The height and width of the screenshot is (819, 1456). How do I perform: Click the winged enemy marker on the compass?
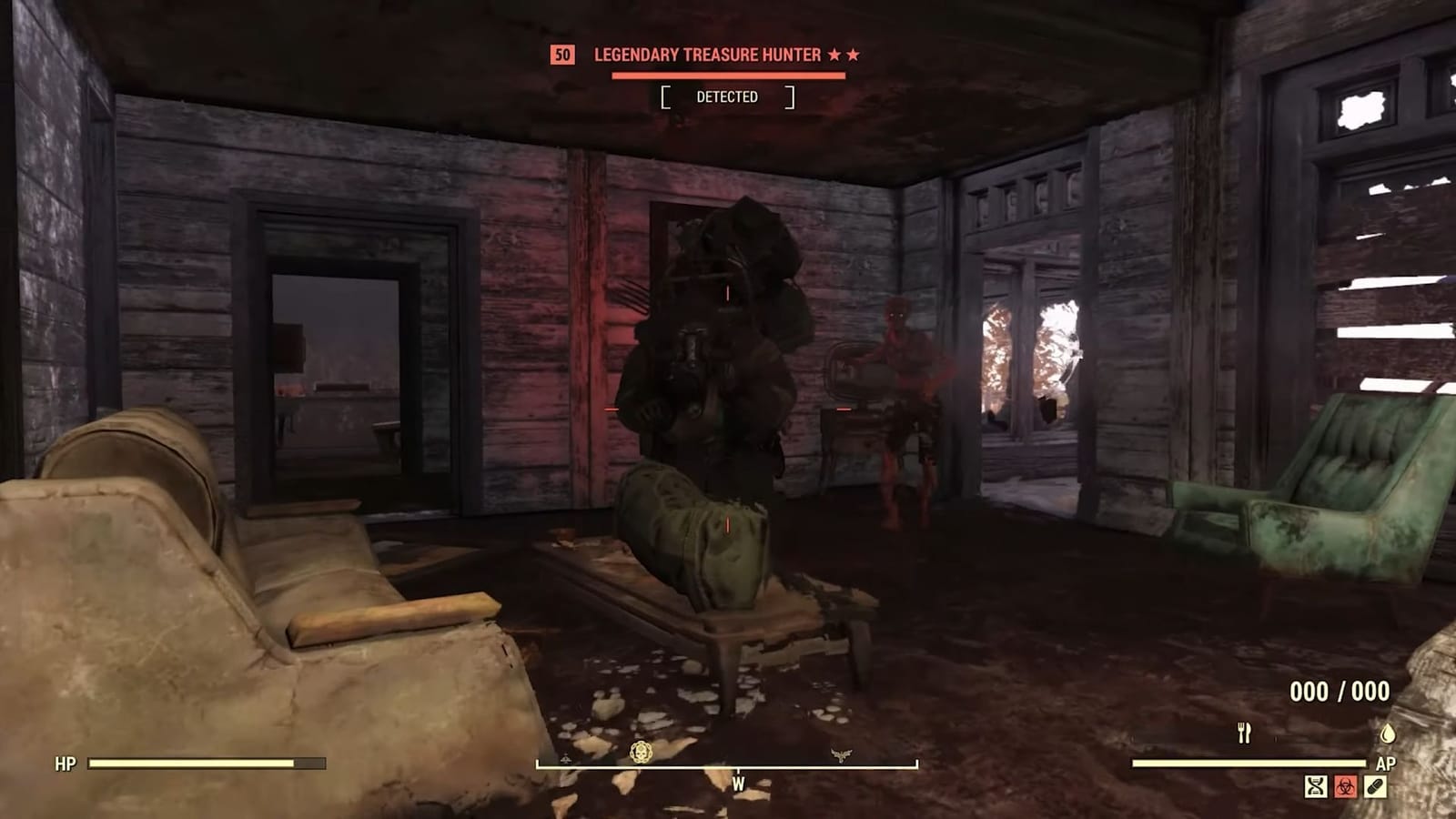click(842, 752)
